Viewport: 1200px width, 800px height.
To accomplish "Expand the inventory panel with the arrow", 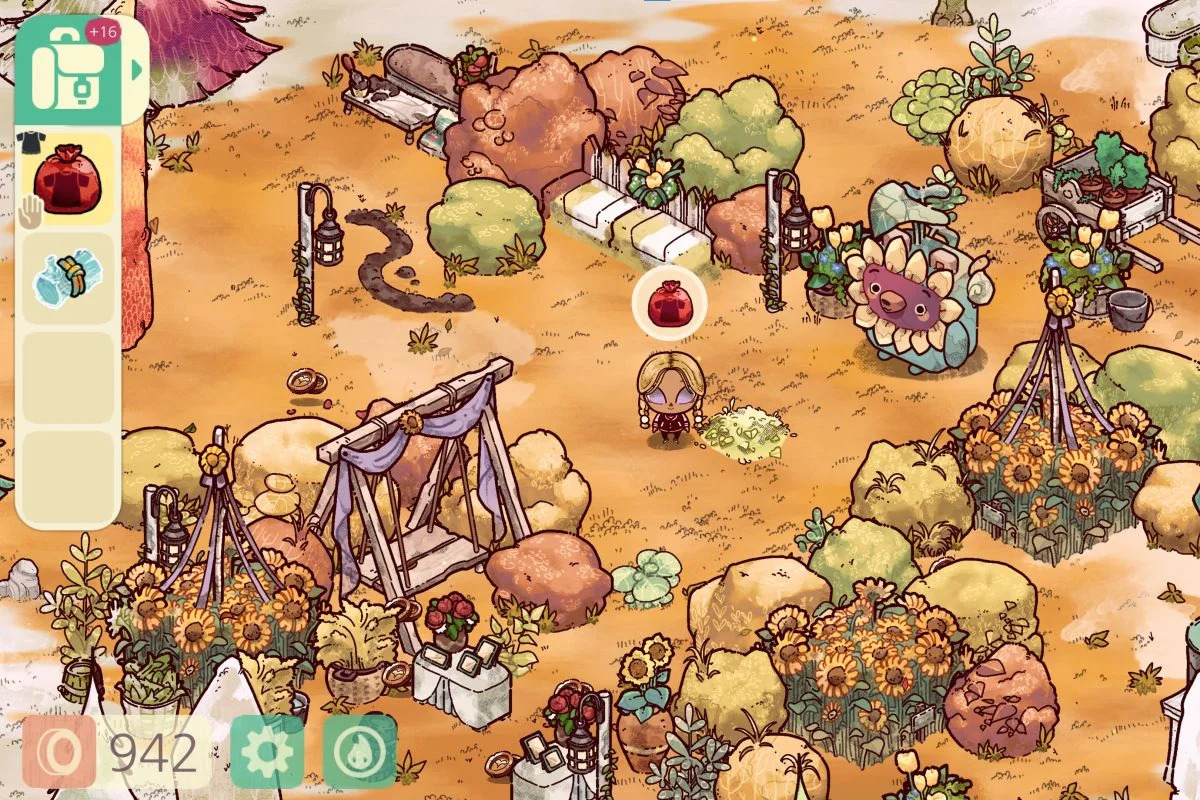I will tap(135, 70).
